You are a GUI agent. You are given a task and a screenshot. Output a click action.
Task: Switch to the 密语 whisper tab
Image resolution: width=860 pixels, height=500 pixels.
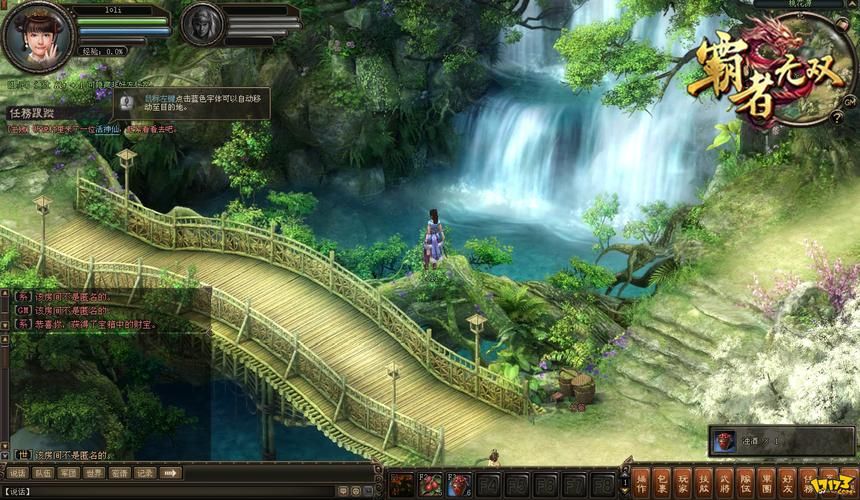pyautogui.click(x=120, y=473)
